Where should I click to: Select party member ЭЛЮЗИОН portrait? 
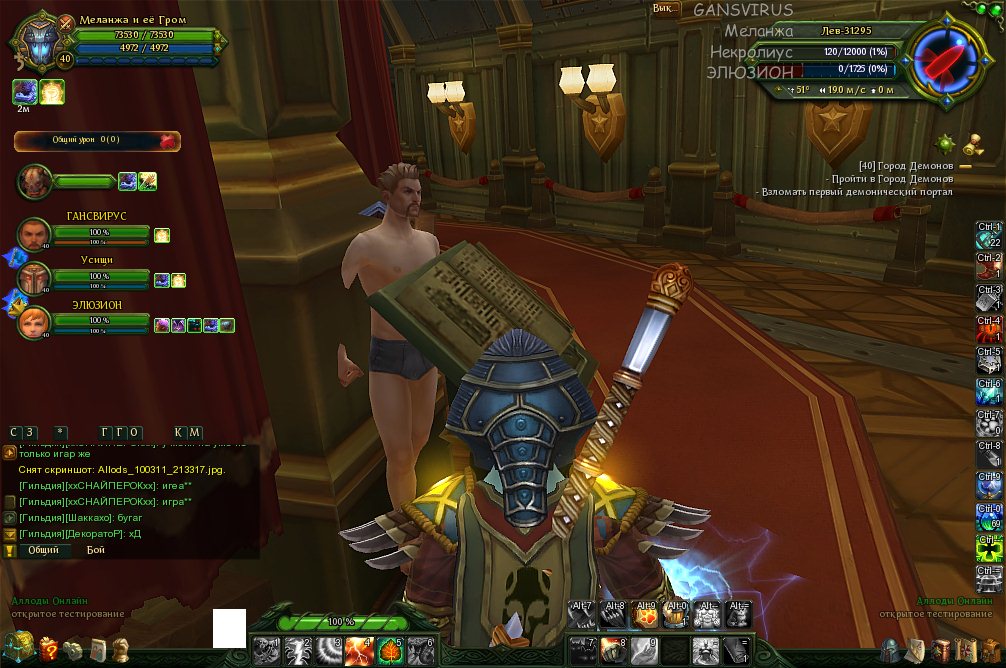35,322
